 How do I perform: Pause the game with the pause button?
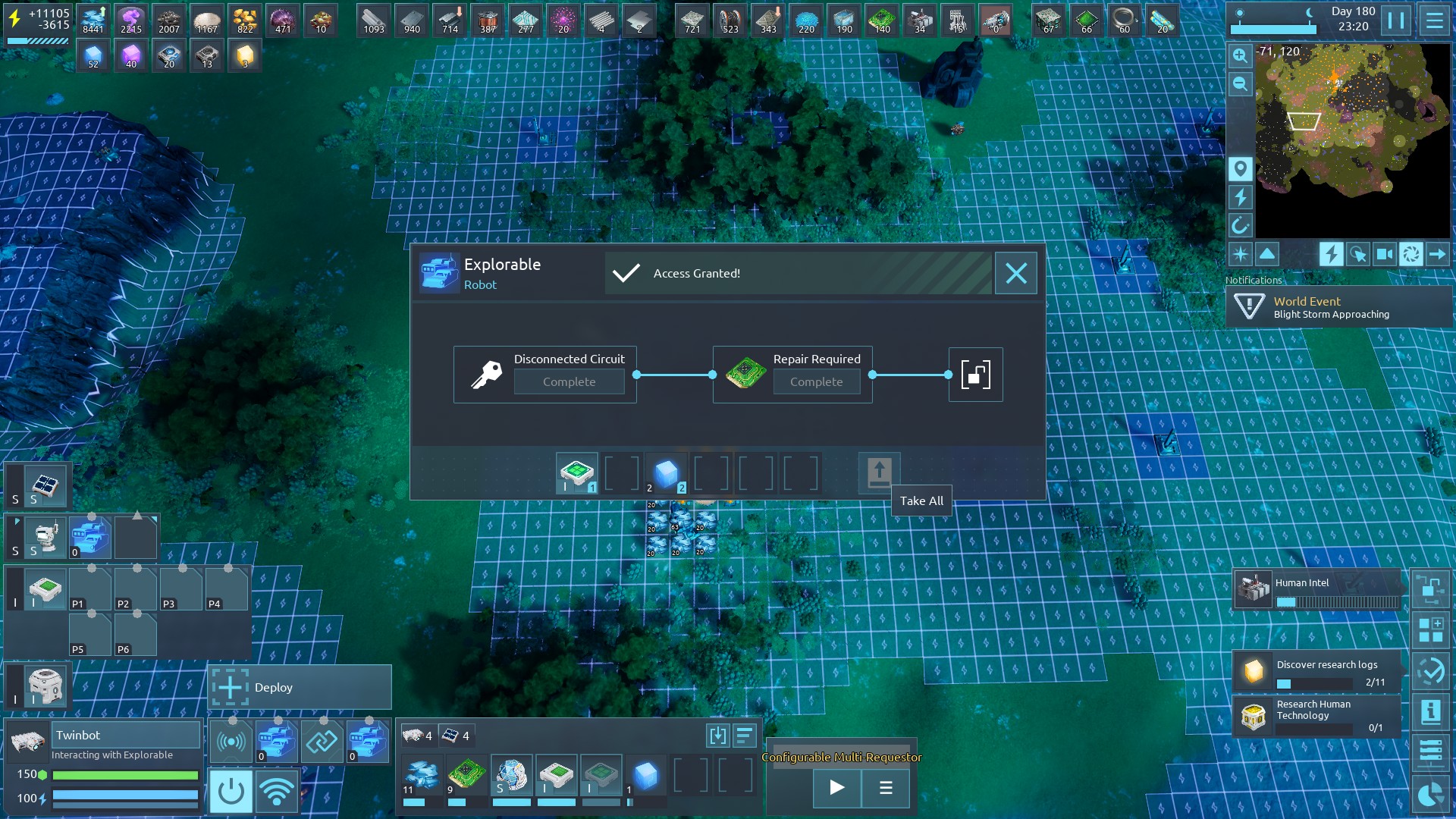tap(1395, 20)
